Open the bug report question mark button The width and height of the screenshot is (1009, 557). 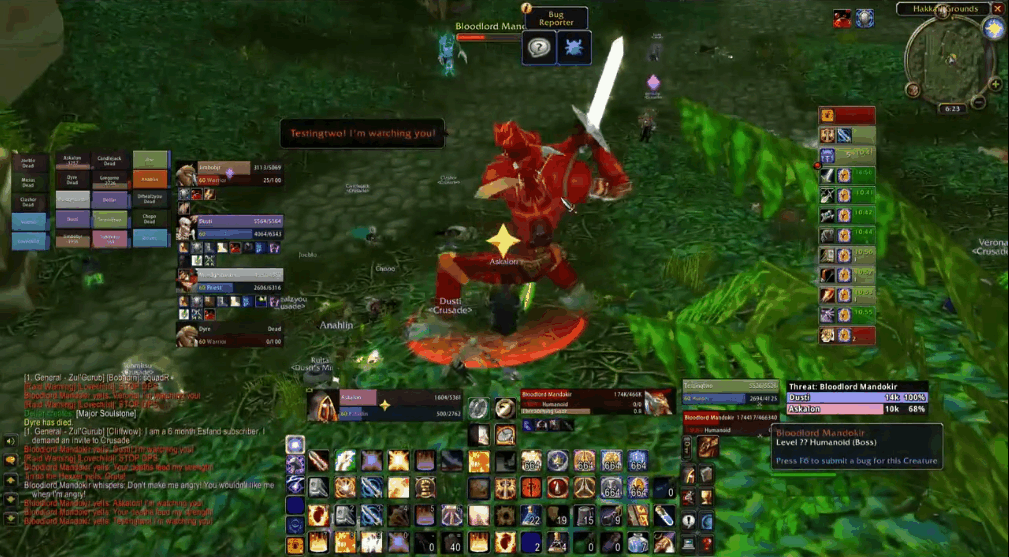(539, 47)
